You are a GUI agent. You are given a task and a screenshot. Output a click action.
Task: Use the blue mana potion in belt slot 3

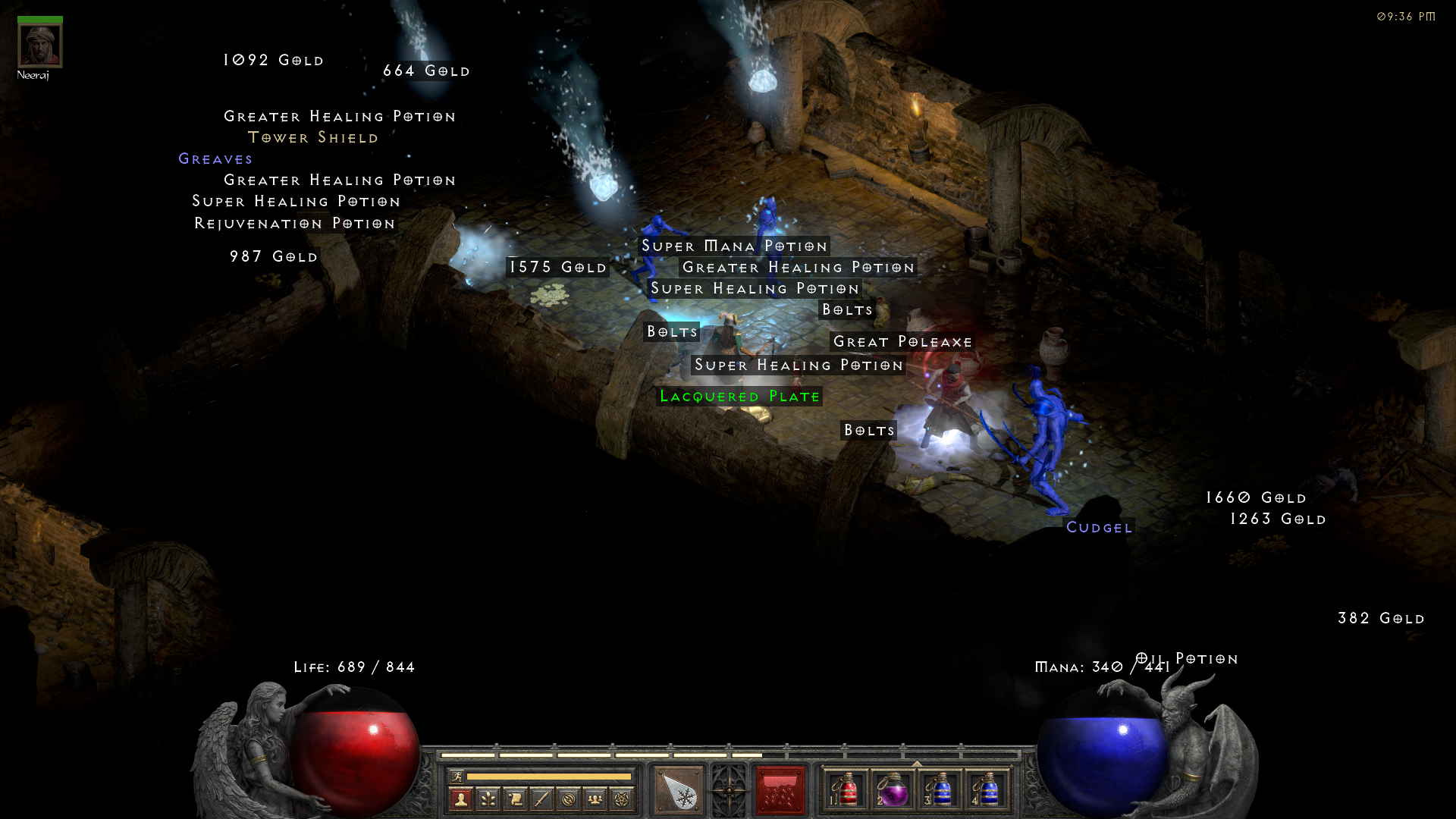coord(940,790)
